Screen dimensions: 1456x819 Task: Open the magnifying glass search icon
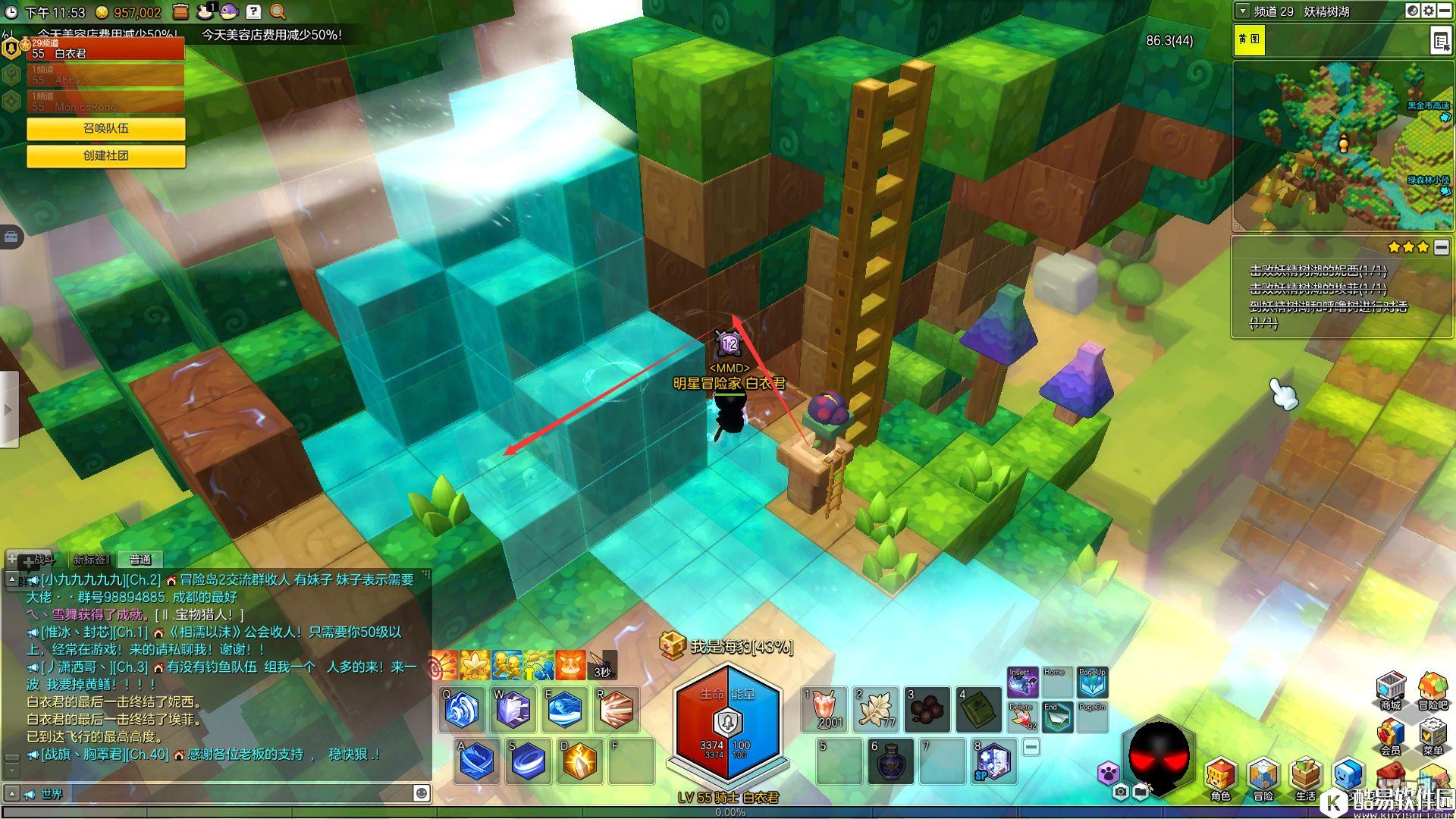pyautogui.click(x=278, y=12)
